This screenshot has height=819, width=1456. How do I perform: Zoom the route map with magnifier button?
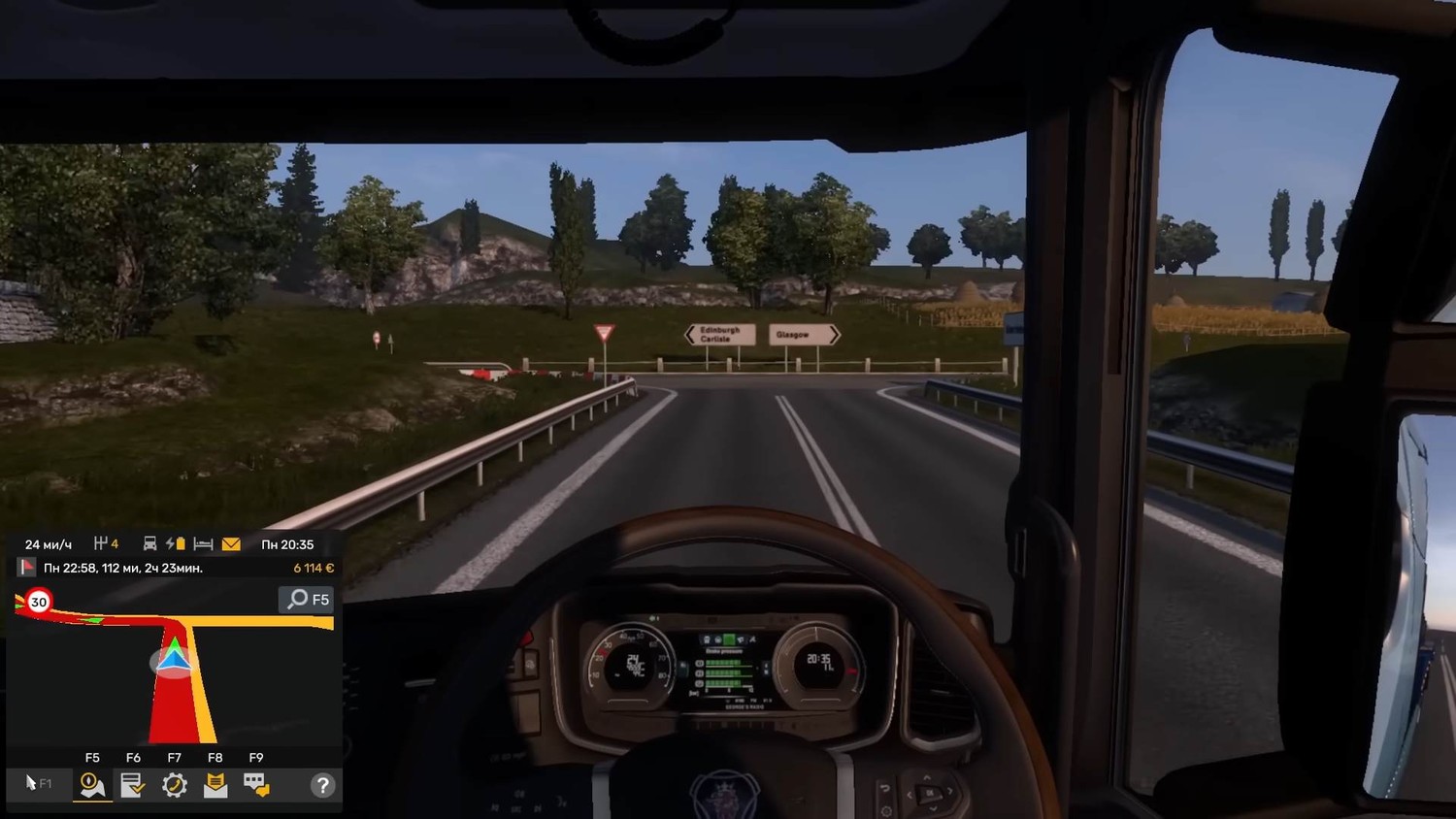(307, 600)
